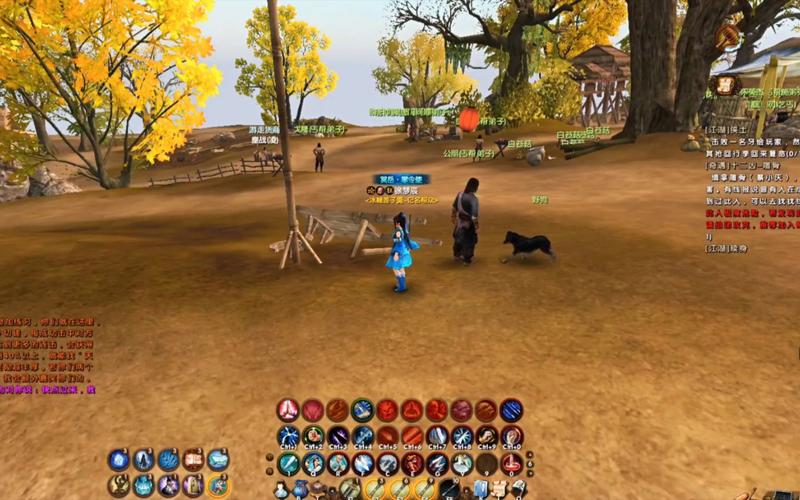Image resolution: width=800 pixels, height=500 pixels.
Task: Use the Ctrl+8 ice snowflake skill
Action: 462,436
